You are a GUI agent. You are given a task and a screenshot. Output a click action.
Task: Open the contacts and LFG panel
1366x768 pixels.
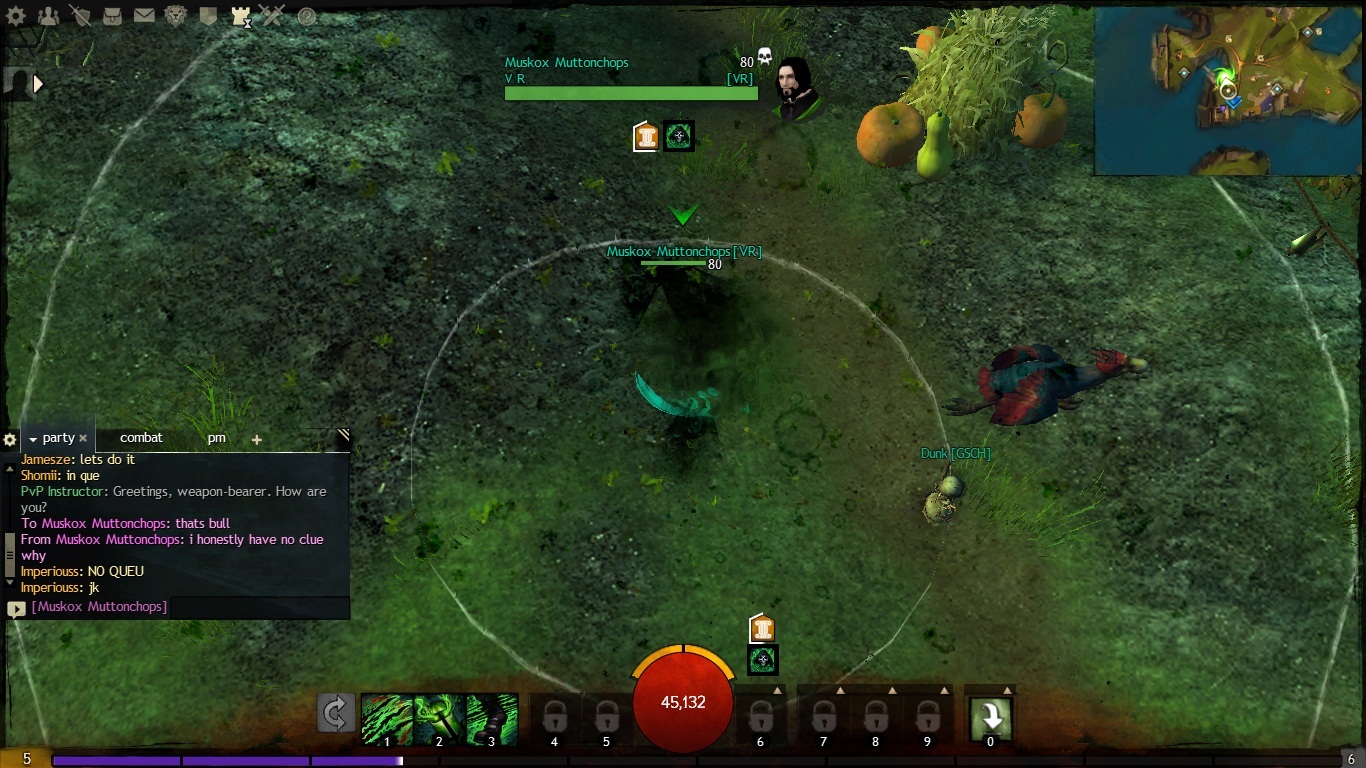tap(48, 16)
